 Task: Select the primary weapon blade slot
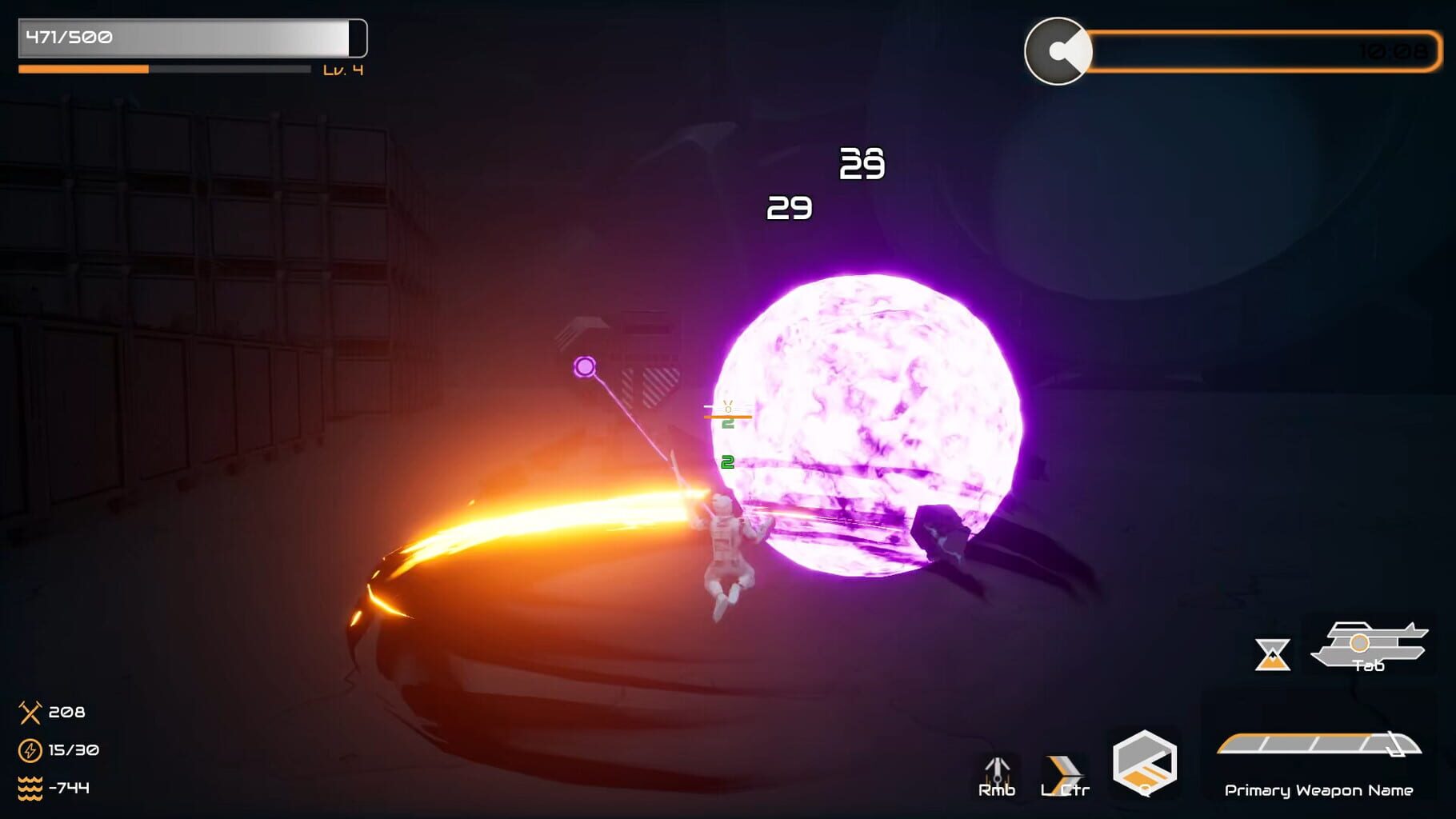click(x=1318, y=745)
